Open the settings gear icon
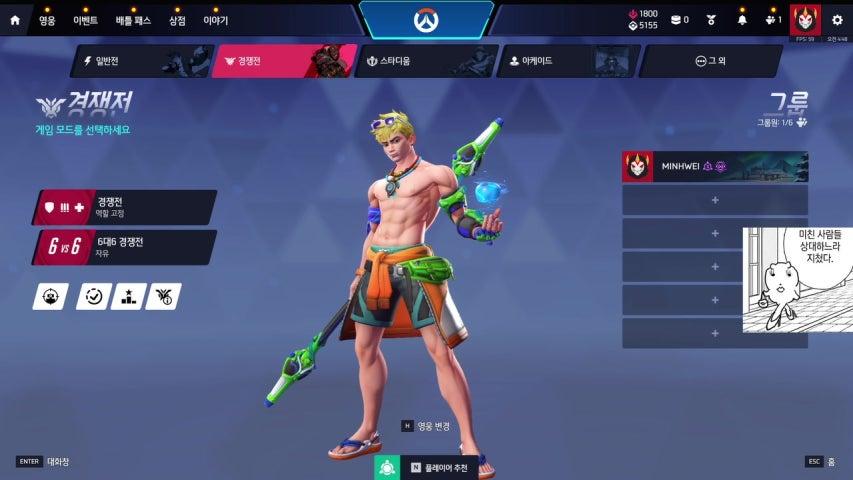 point(837,19)
